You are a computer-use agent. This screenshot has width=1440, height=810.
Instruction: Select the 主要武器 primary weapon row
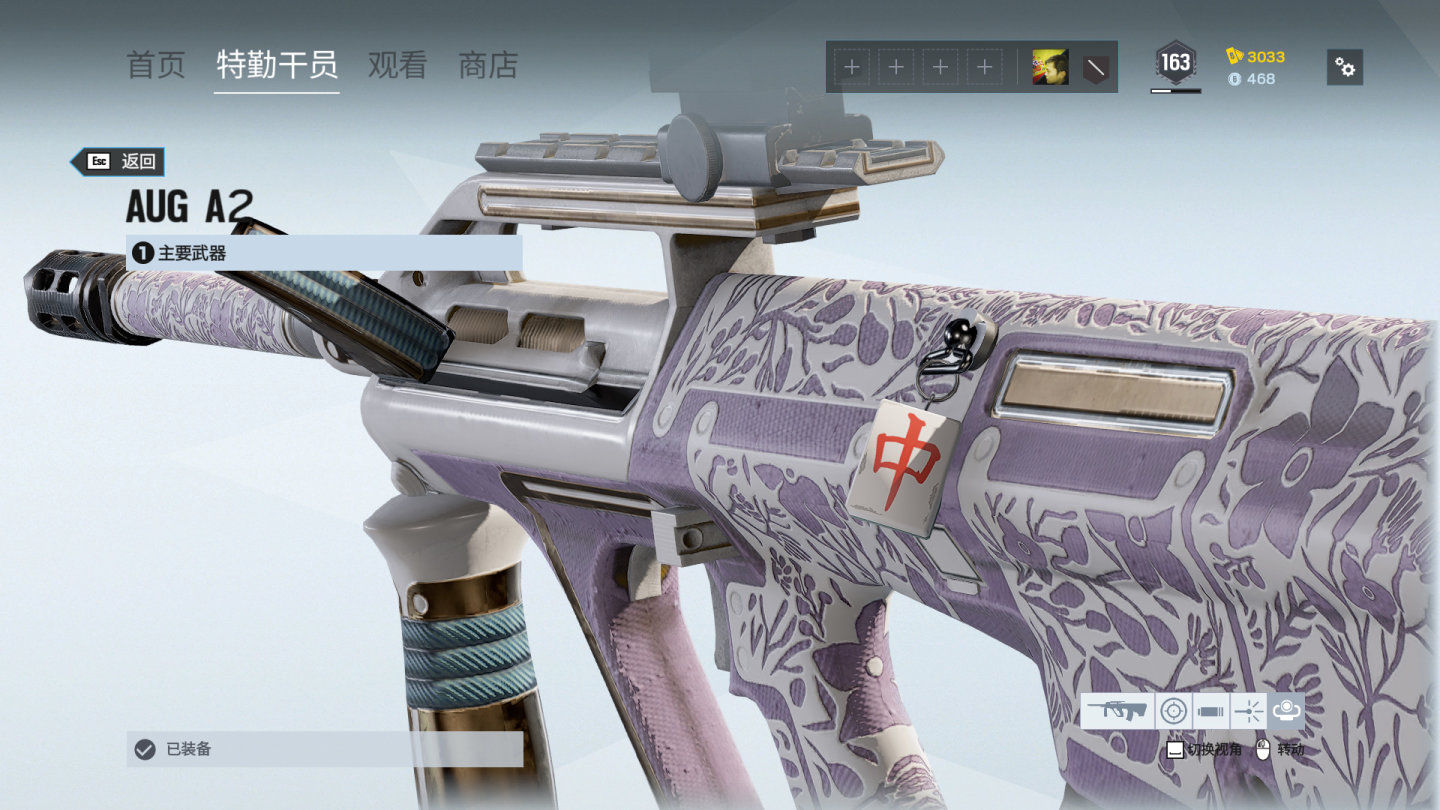[x=324, y=253]
